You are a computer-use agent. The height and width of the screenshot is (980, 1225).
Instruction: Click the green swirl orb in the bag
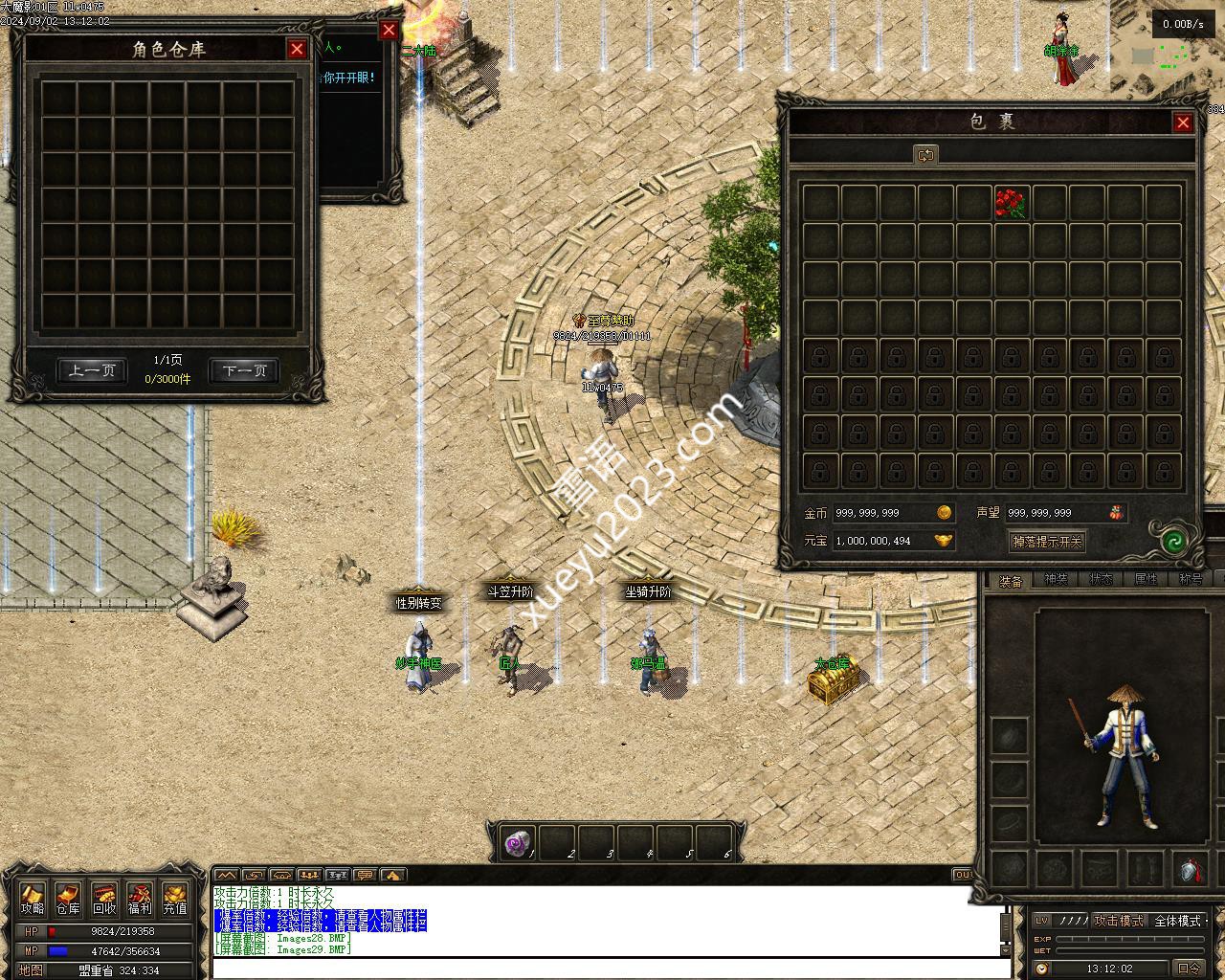(x=1174, y=541)
